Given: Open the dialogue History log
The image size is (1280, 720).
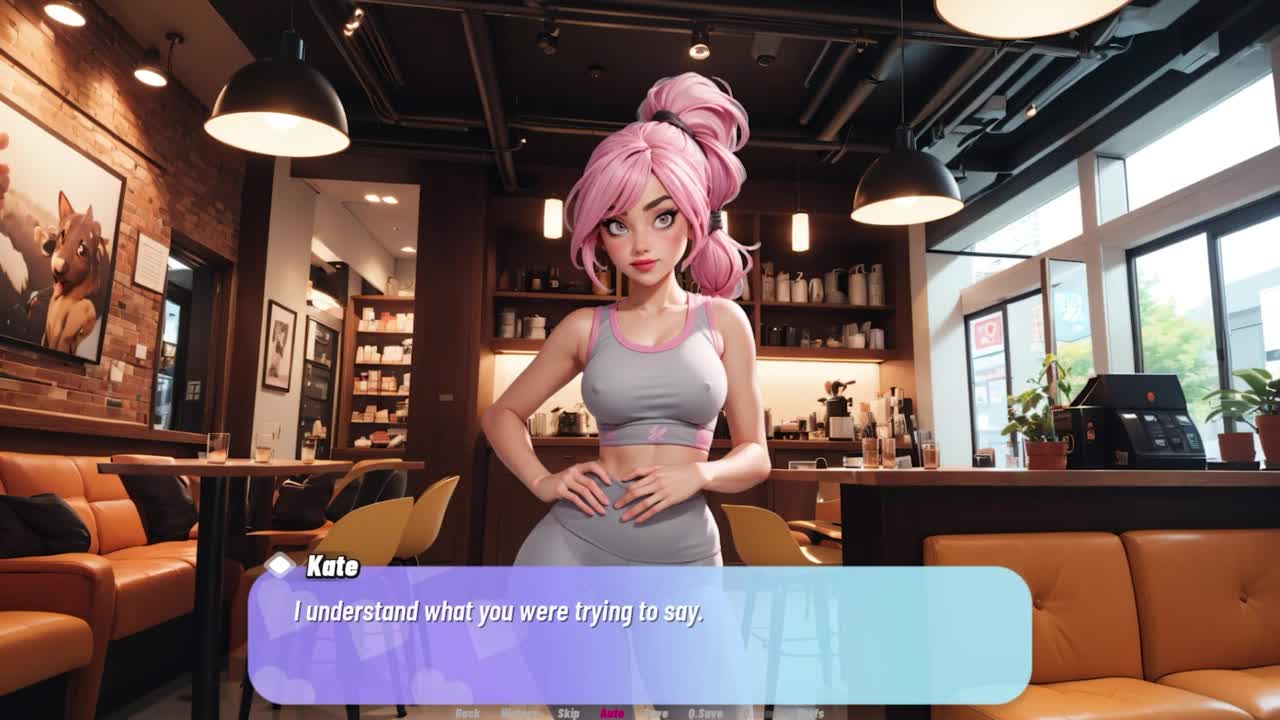Looking at the screenshot, I should point(518,713).
